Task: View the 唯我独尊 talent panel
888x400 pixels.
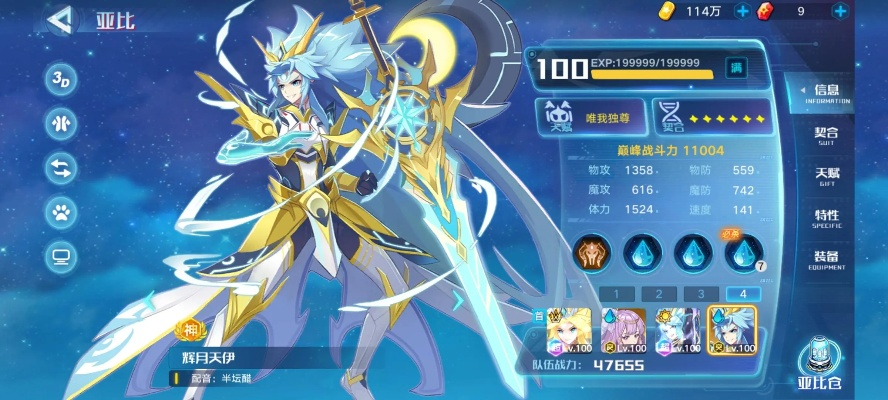Action: pyautogui.click(x=588, y=117)
